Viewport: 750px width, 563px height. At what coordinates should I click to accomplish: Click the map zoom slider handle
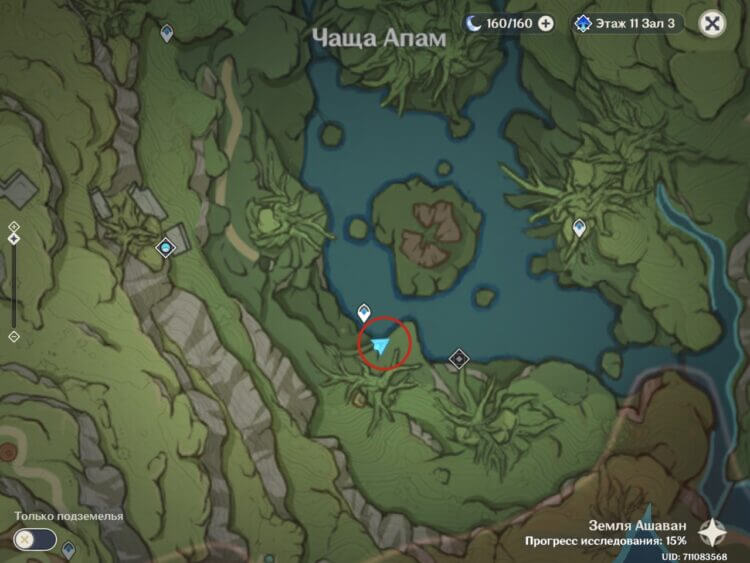pyautogui.click(x=13, y=239)
